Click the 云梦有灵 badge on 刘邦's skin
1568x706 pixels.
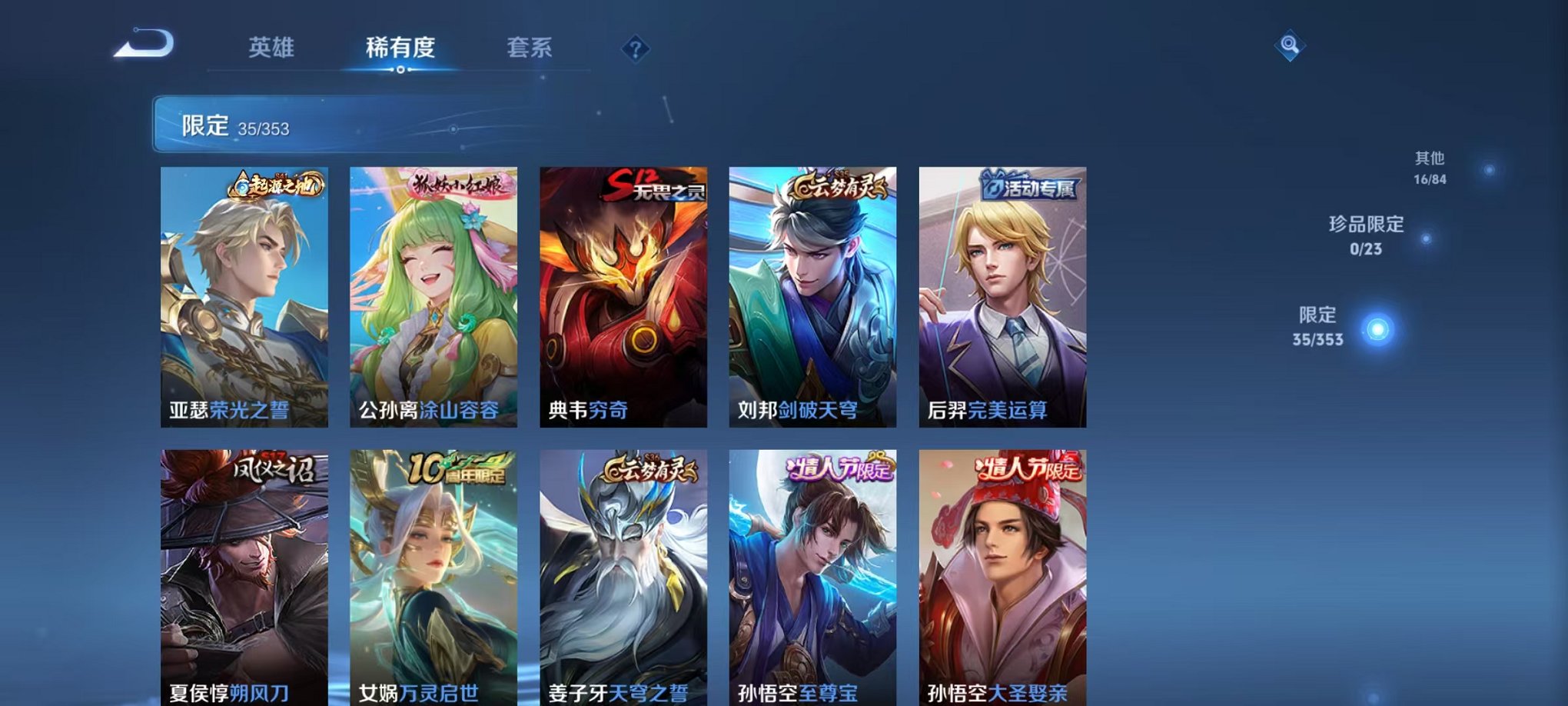837,185
